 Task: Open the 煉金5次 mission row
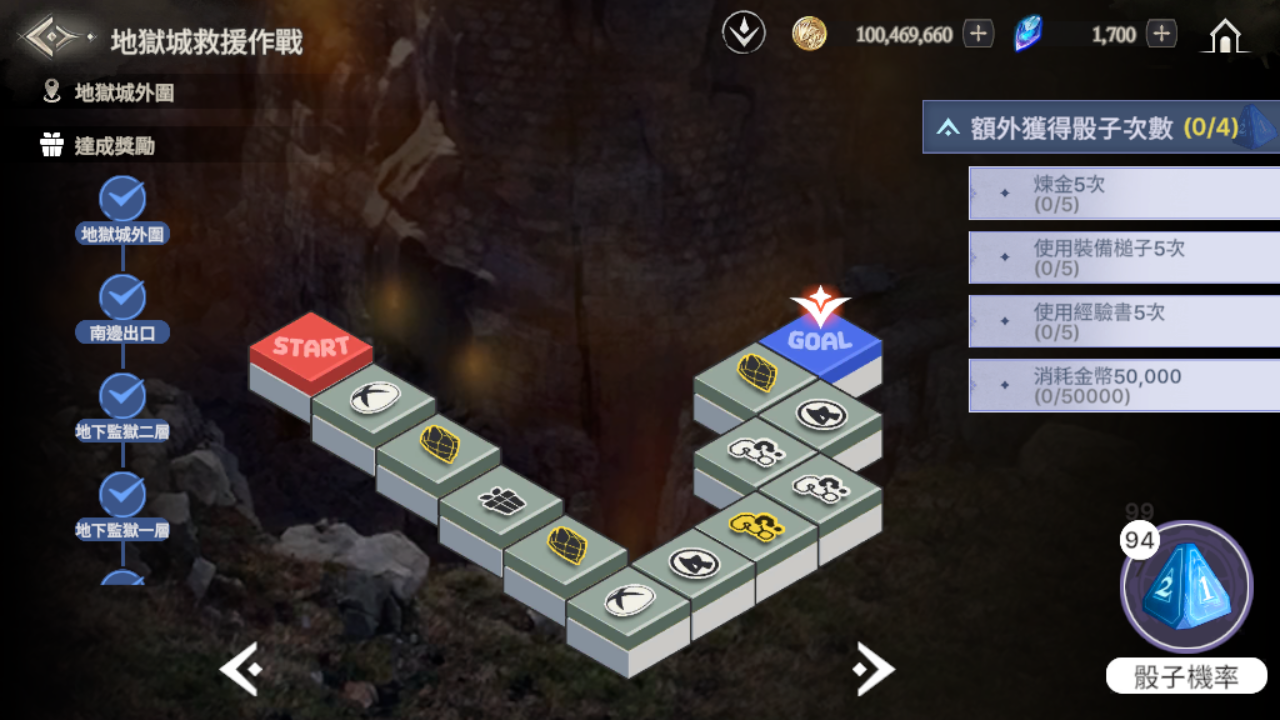click(1123, 193)
